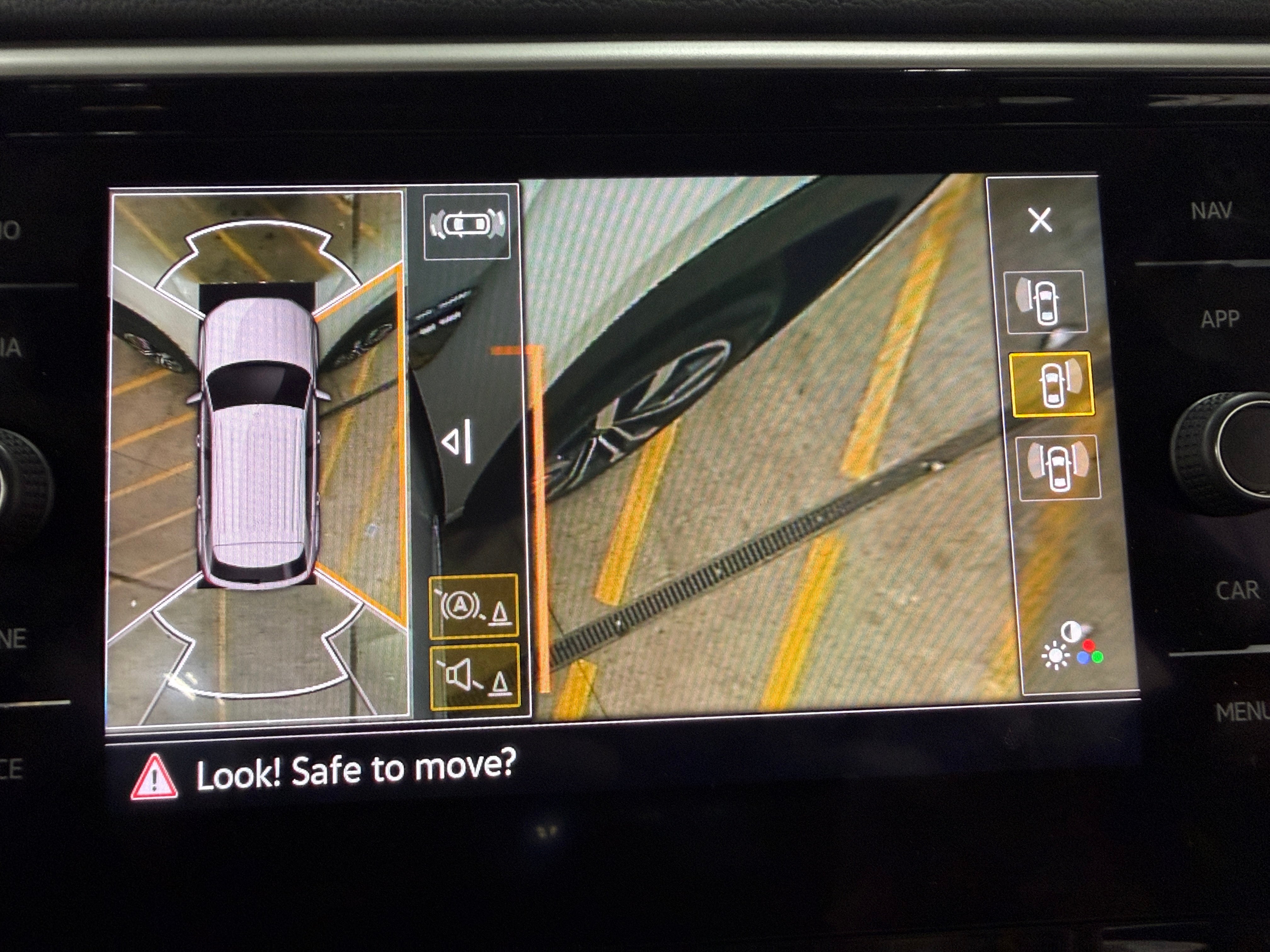The image size is (1270, 952).
Task: Select the highlighted right side camera view
Action: (1052, 384)
